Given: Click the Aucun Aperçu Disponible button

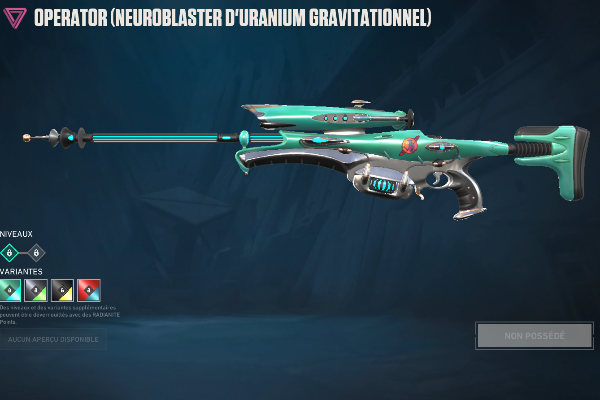Looking at the screenshot, I should click(52, 340).
